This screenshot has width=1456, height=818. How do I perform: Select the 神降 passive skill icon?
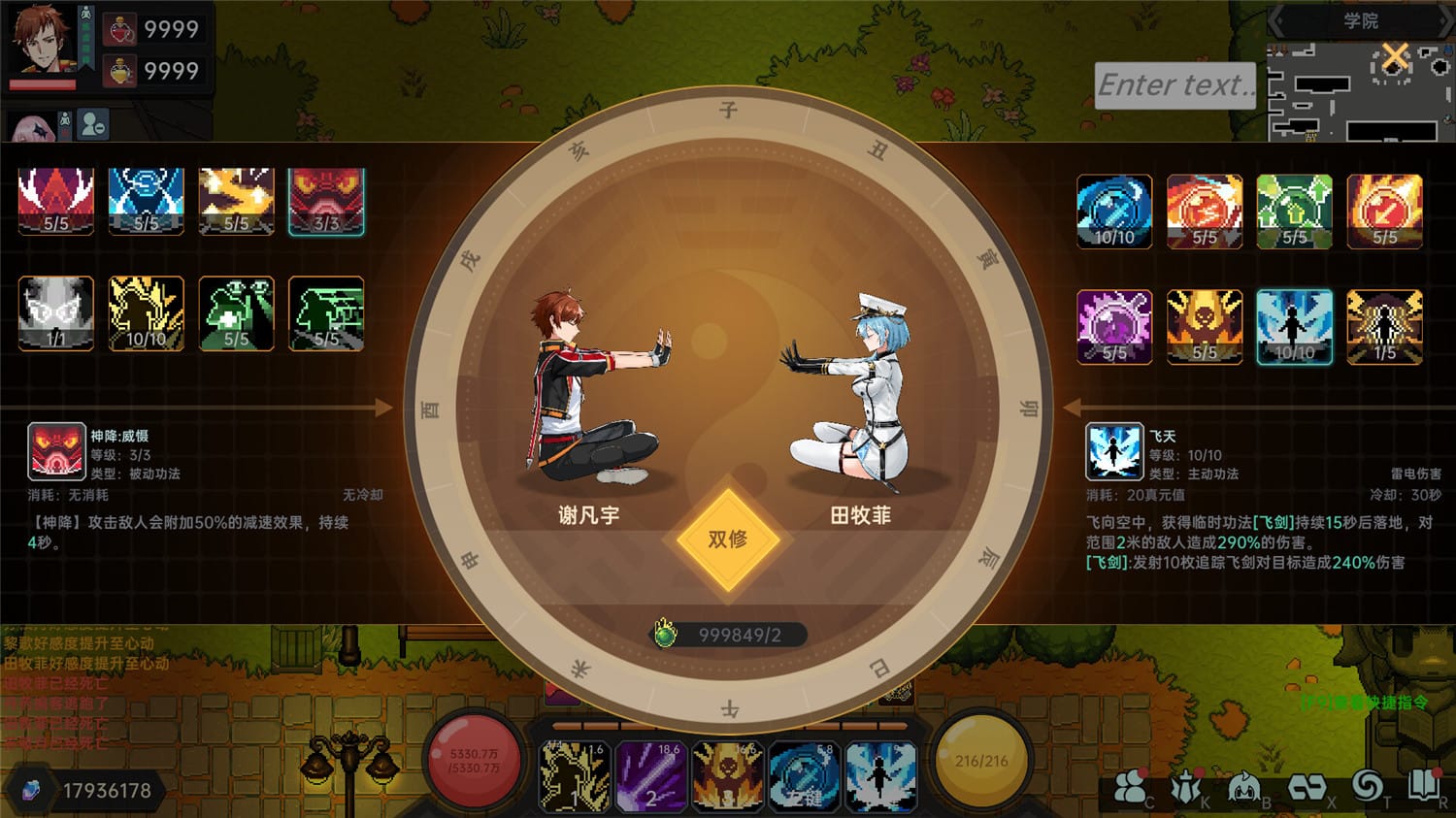pos(57,451)
